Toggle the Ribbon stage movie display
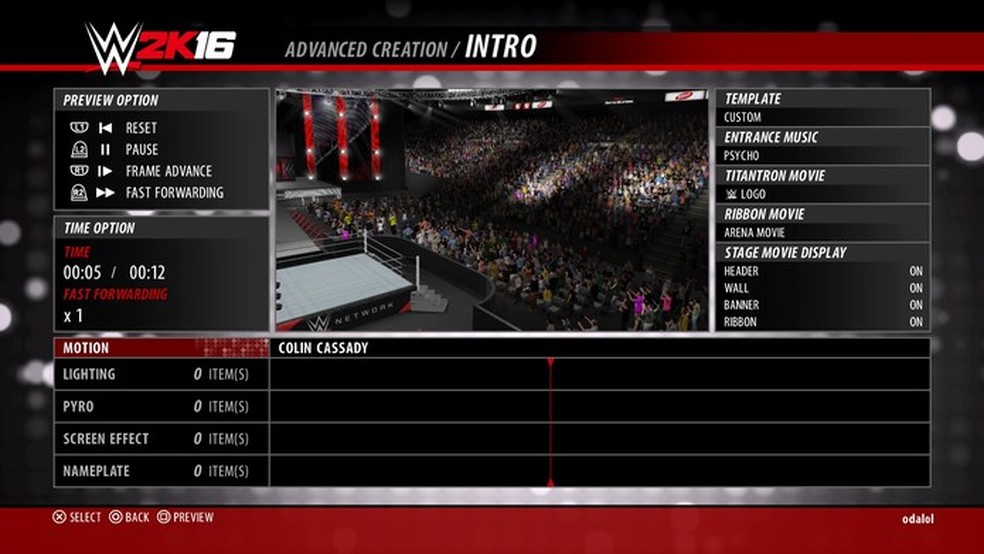 [x=822, y=322]
